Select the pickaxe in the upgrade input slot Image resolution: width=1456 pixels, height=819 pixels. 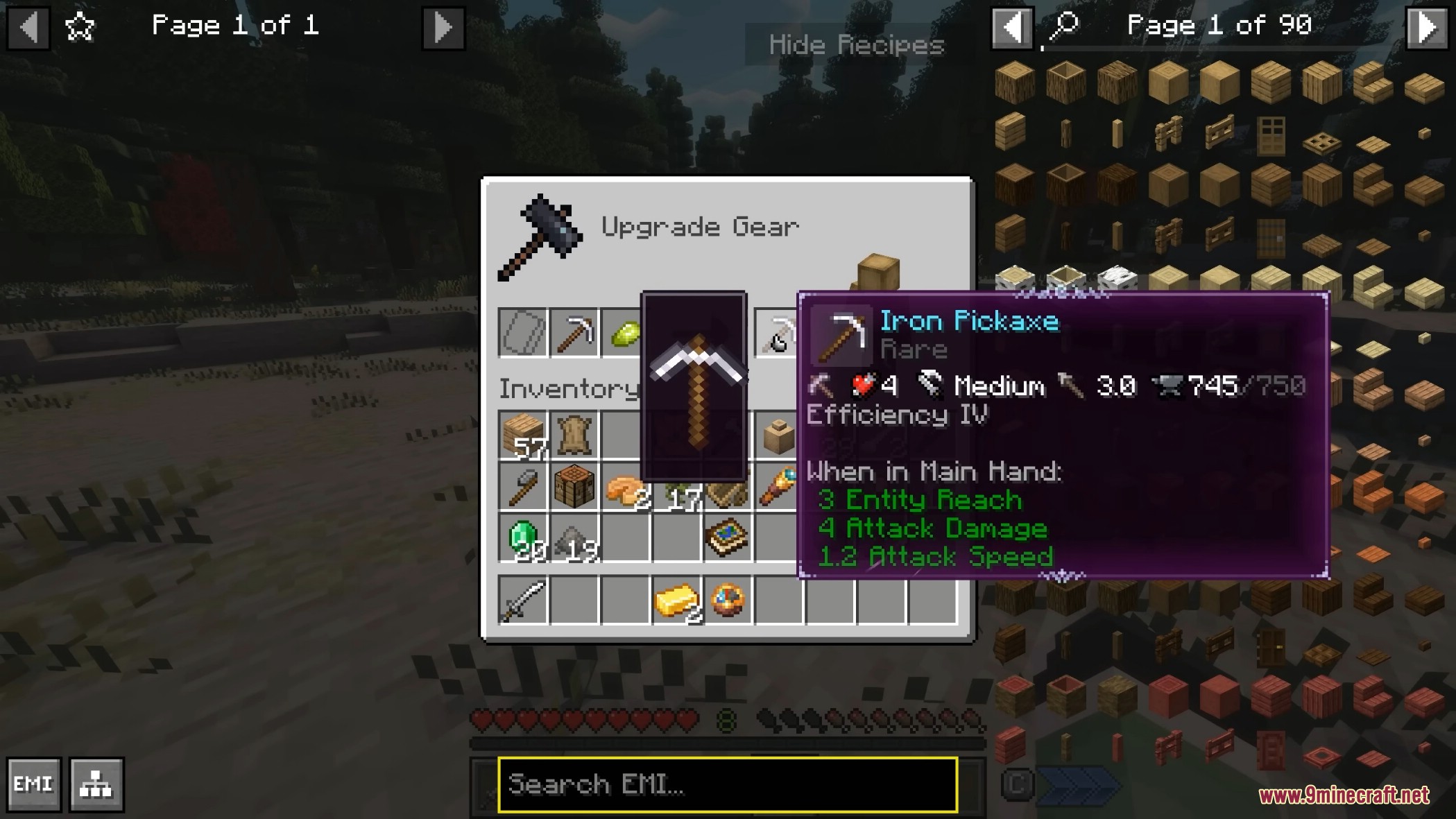pyautogui.click(x=574, y=334)
